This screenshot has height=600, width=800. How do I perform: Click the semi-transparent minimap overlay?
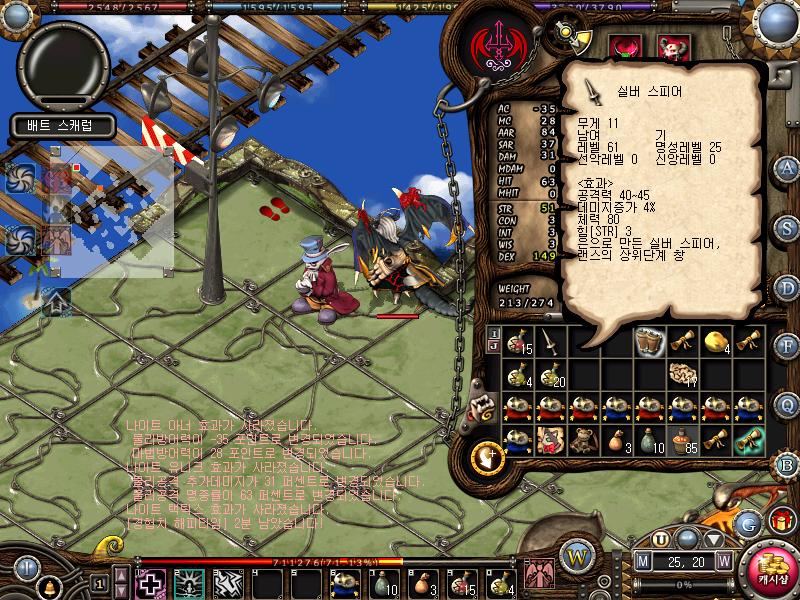[x=112, y=212]
